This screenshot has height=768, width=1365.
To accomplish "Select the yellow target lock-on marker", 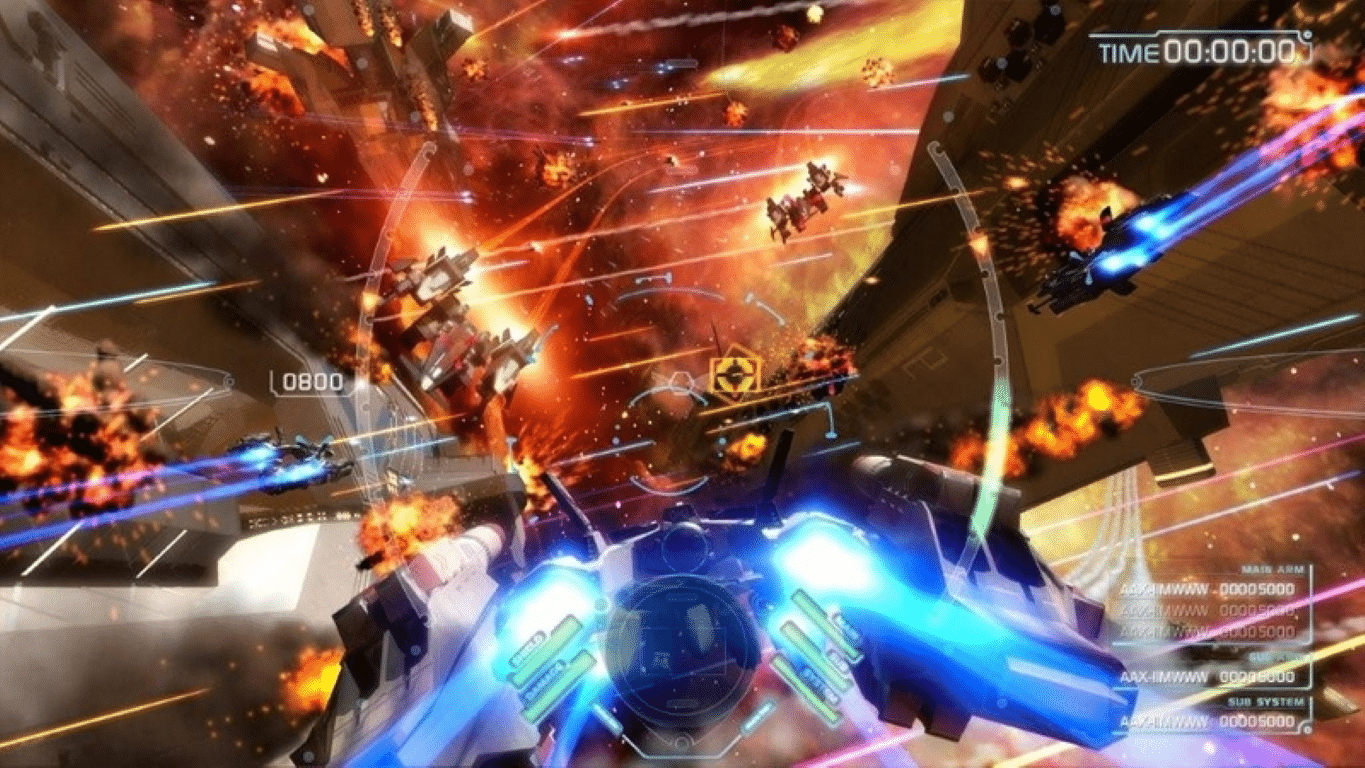I will pos(735,374).
